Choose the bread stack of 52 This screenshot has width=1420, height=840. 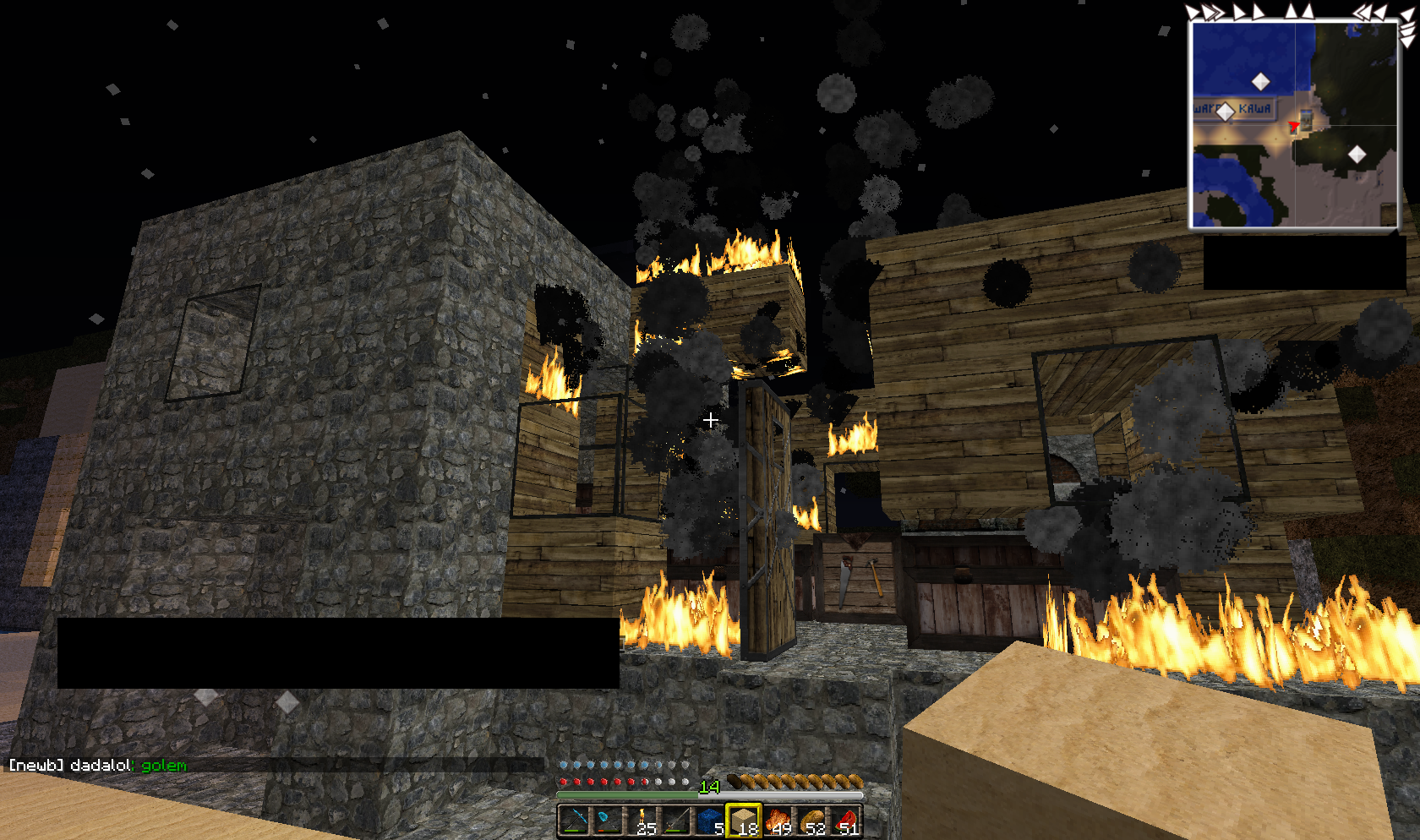811,821
